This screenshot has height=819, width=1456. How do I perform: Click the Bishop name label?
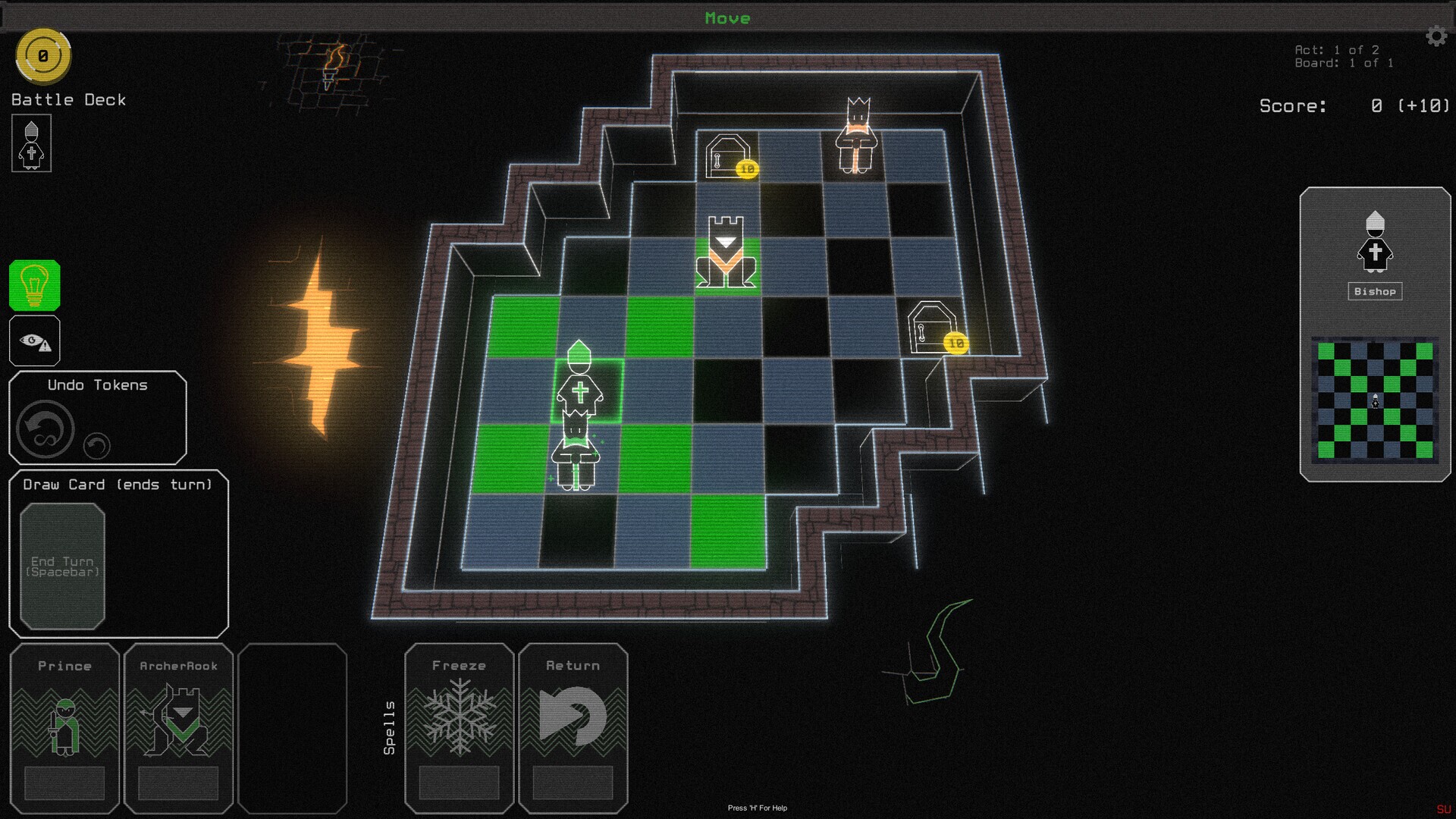(1375, 291)
